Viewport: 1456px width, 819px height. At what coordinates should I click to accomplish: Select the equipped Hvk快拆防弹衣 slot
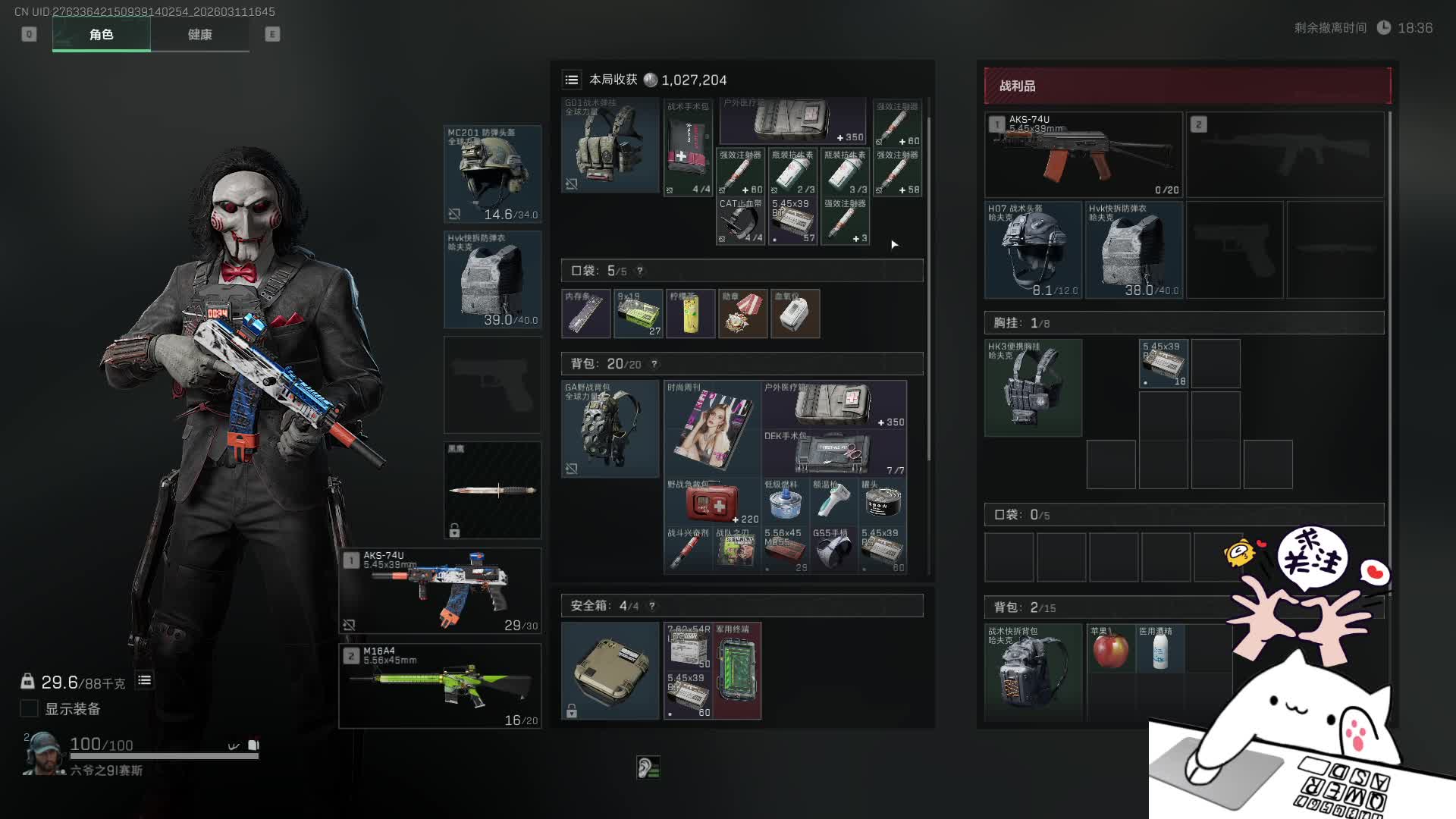492,279
